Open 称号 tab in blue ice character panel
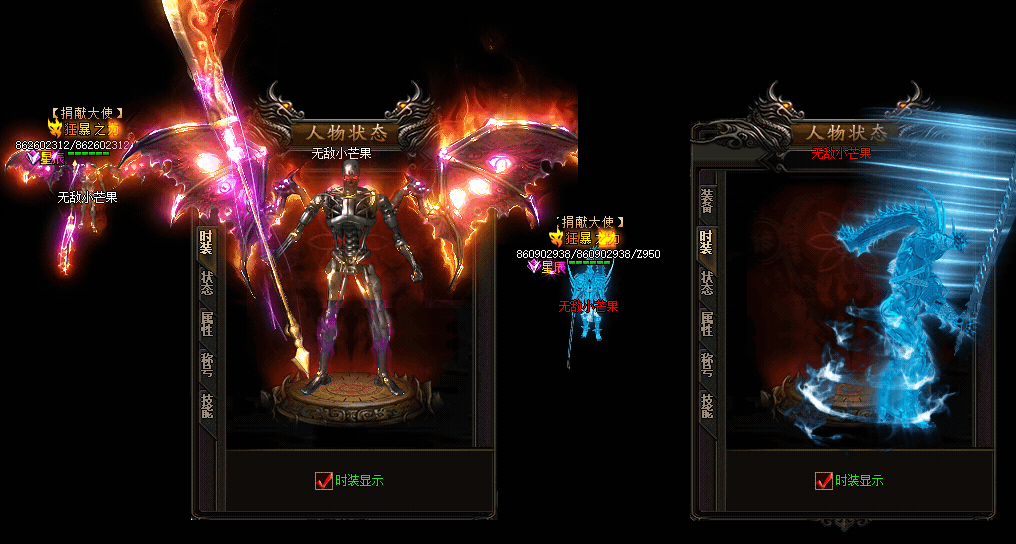 [706, 364]
